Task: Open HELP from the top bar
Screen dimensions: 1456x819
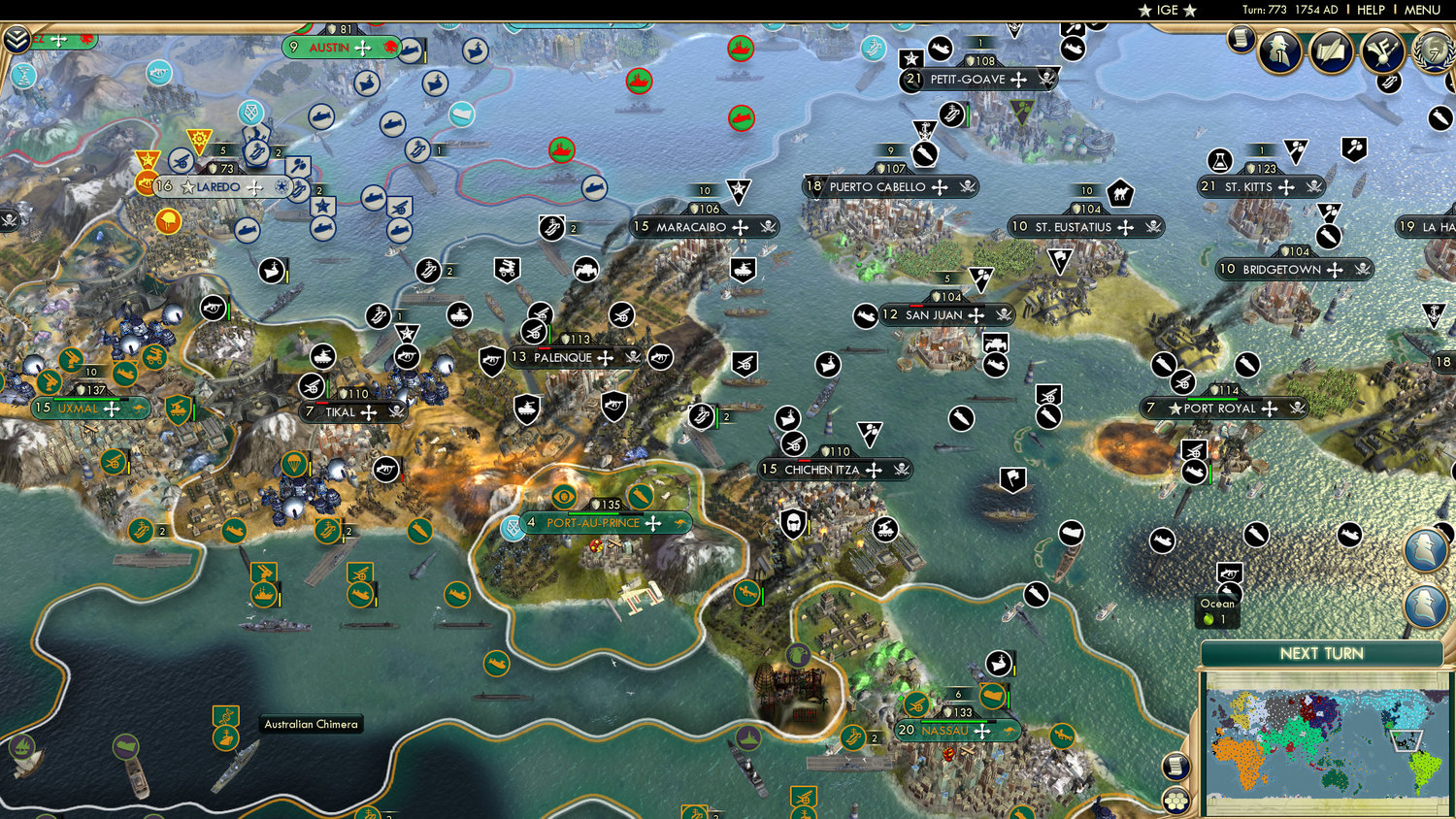Action: (1372, 10)
